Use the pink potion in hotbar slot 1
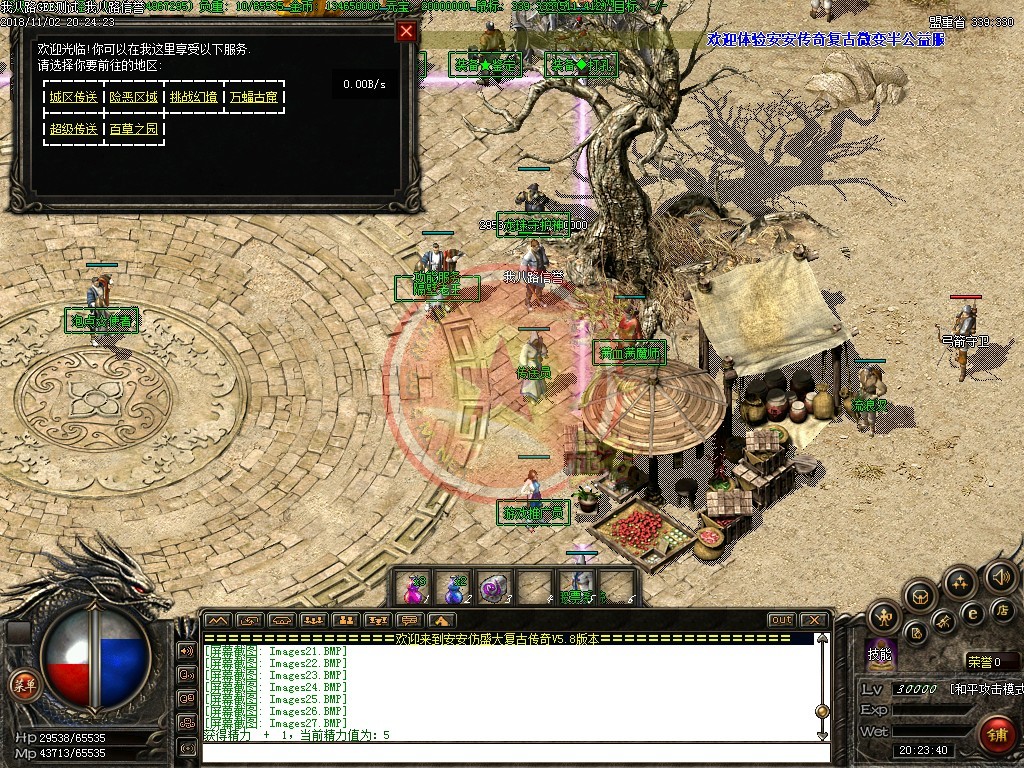 [x=413, y=587]
